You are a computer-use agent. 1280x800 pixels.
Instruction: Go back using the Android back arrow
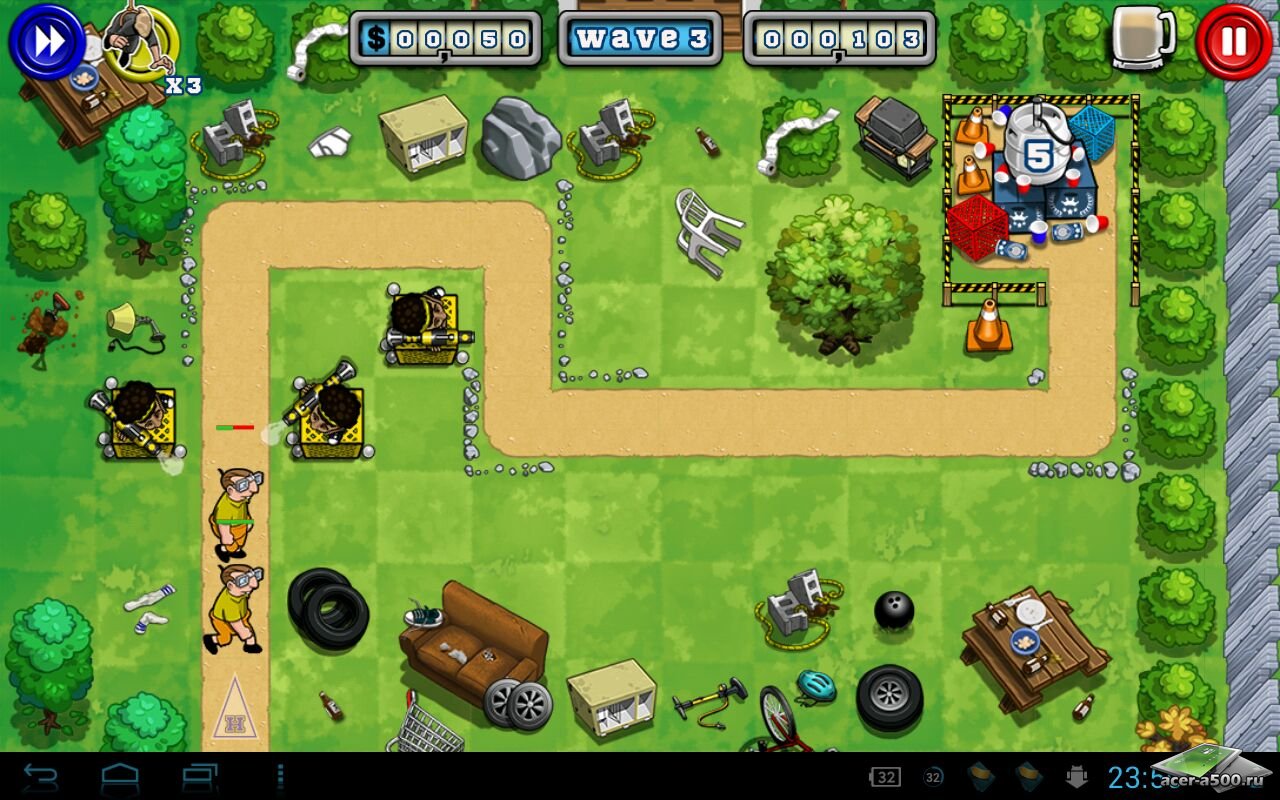[41, 776]
